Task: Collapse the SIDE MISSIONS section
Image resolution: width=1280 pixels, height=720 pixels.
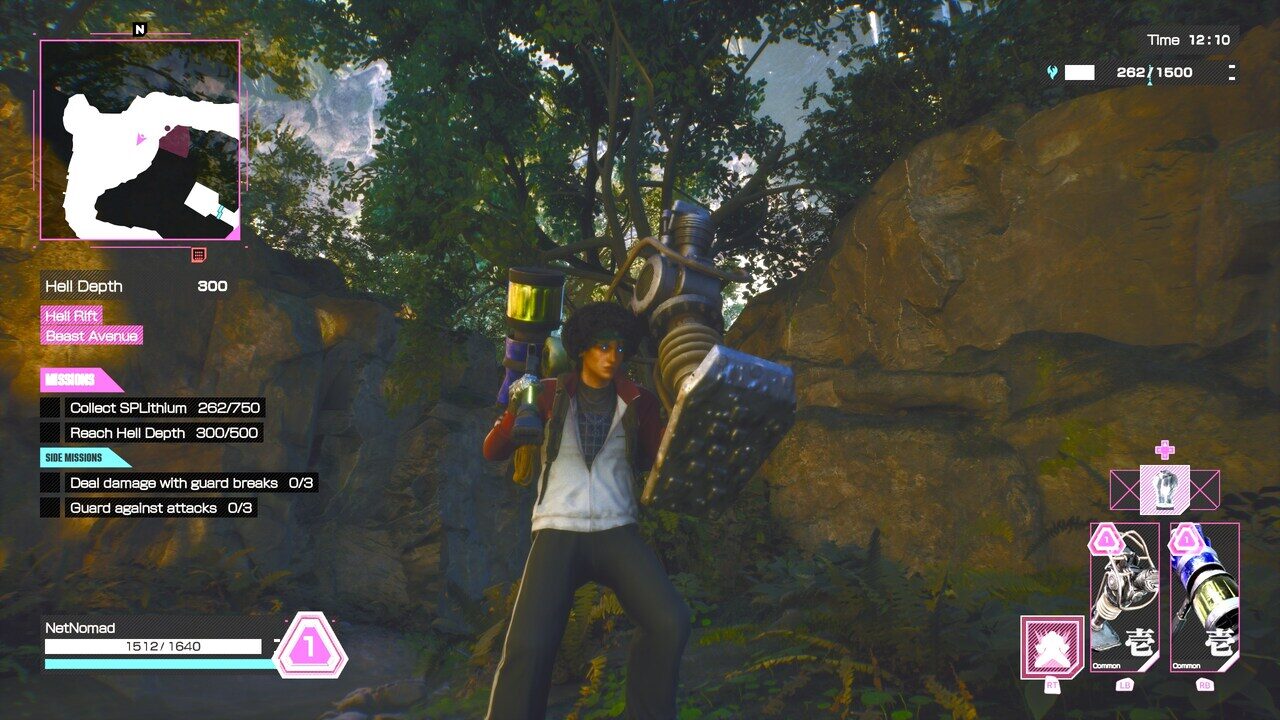Action: coord(74,456)
